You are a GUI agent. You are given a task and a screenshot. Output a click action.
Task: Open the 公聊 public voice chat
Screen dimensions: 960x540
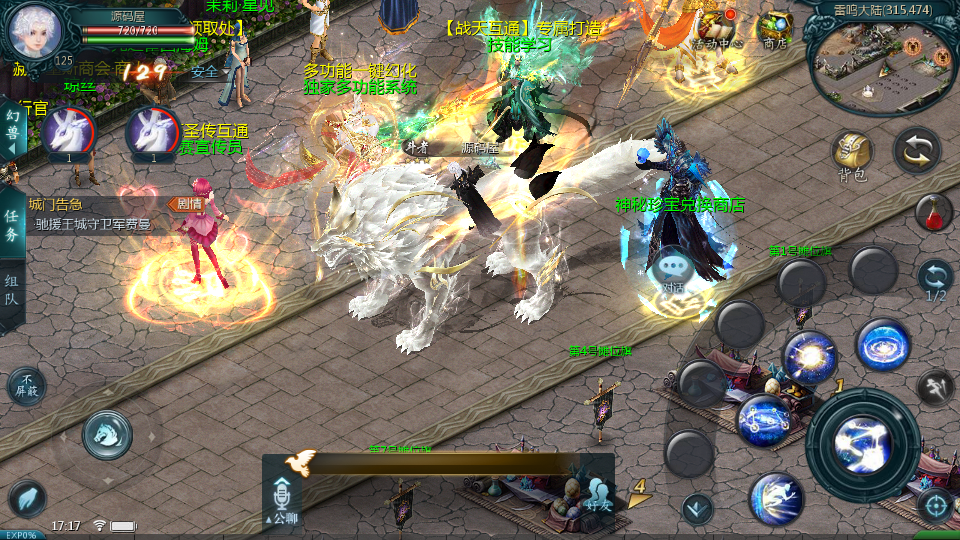pos(282,500)
